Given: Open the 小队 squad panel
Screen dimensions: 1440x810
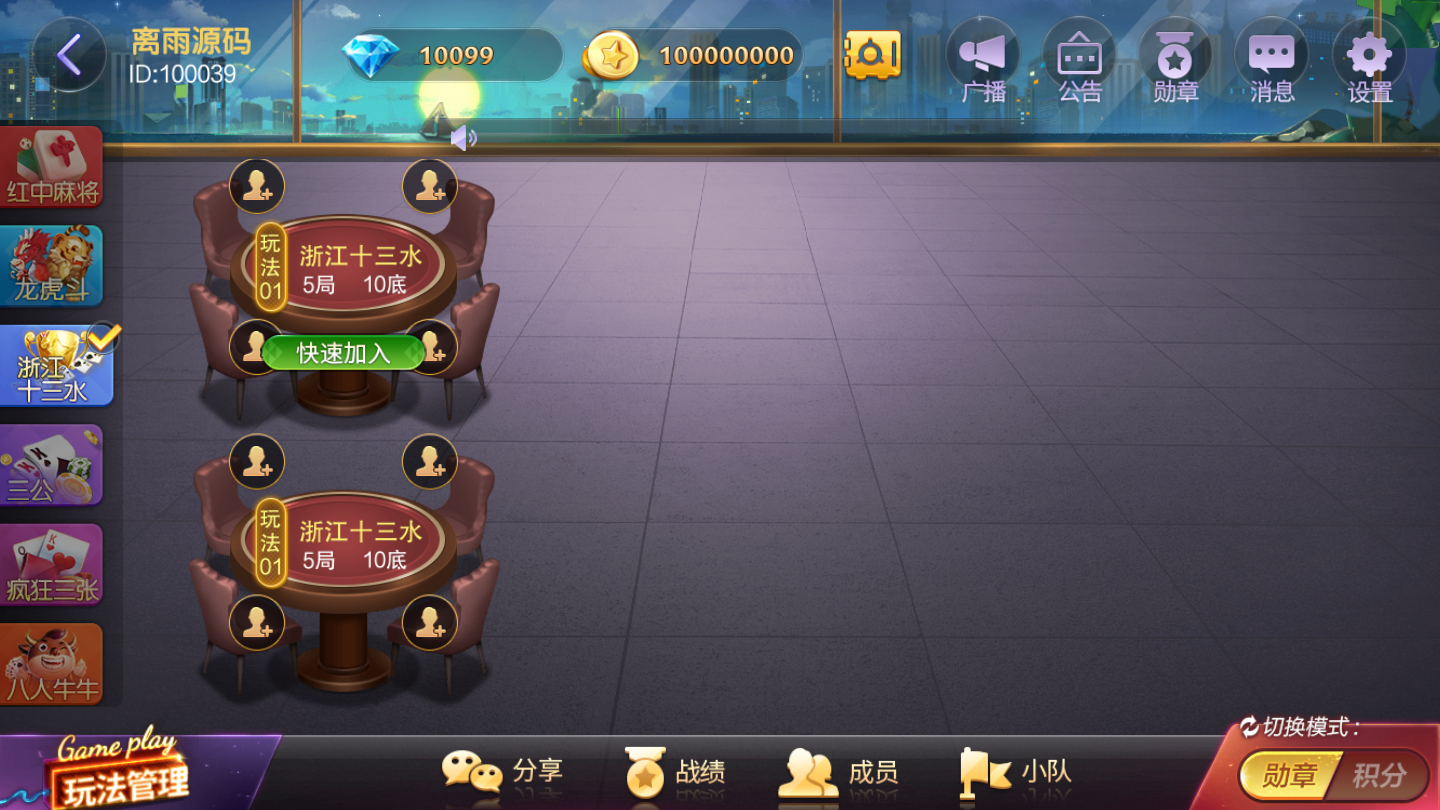Looking at the screenshot, I should point(1016,773).
